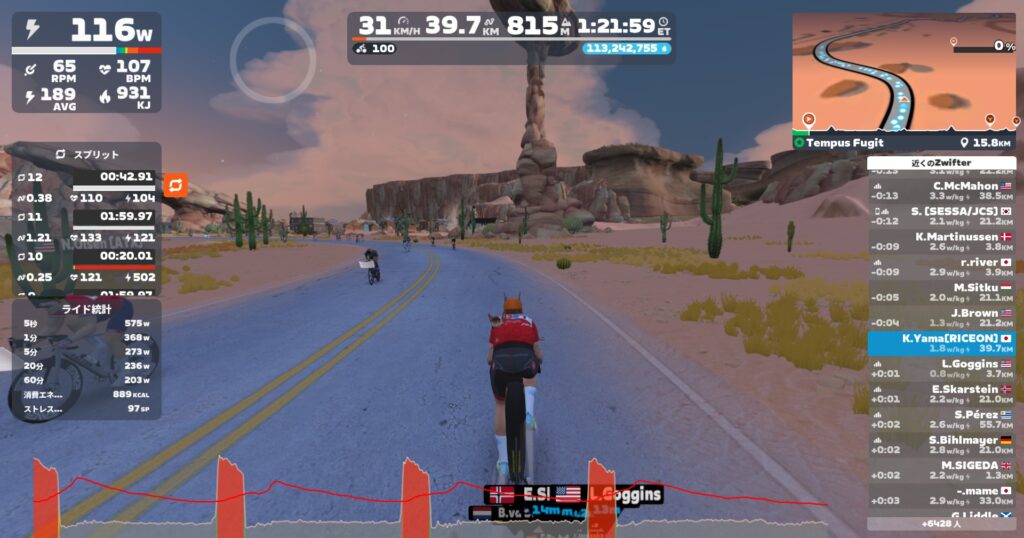
Task: Select S. [SESSA/JCS] rider row
Action: click(941, 216)
